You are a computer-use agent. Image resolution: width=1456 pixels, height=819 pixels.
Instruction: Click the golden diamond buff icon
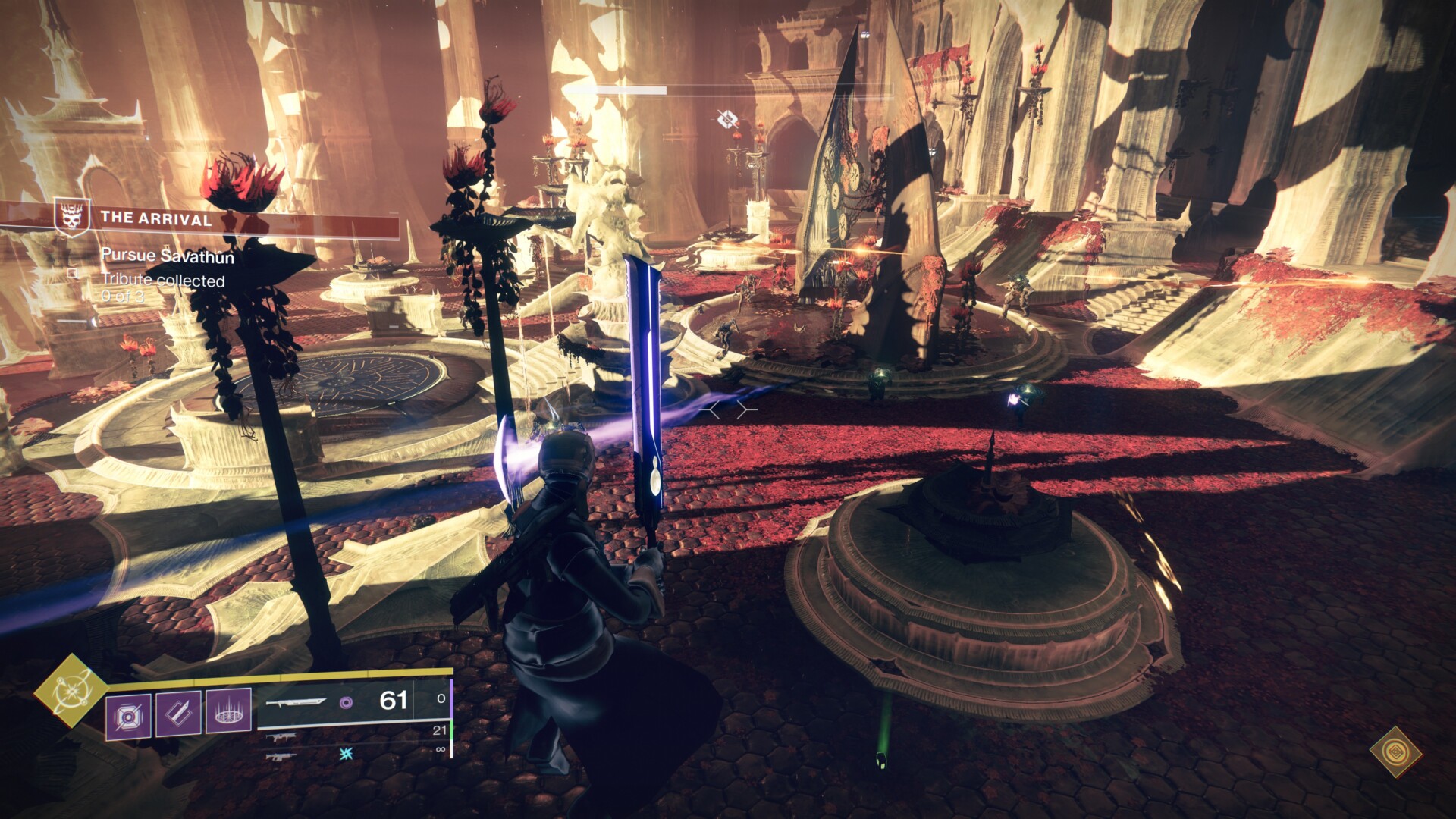(1395, 752)
